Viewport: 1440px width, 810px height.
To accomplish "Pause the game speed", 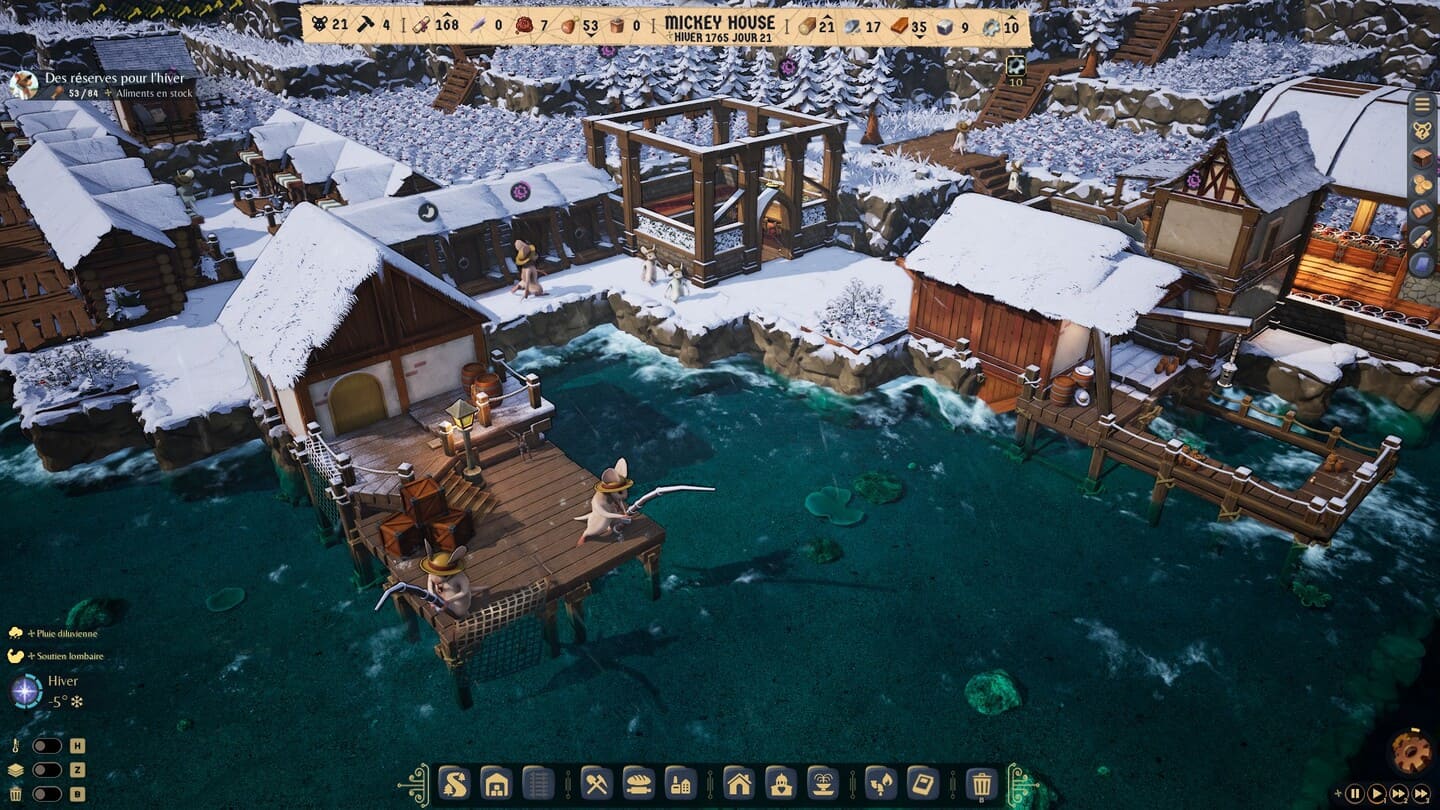I will (1355, 794).
